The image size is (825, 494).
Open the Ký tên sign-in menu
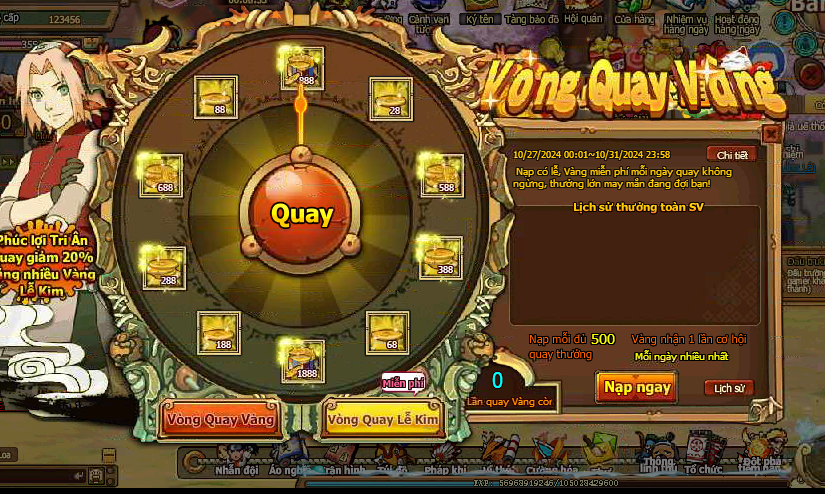coord(481,15)
